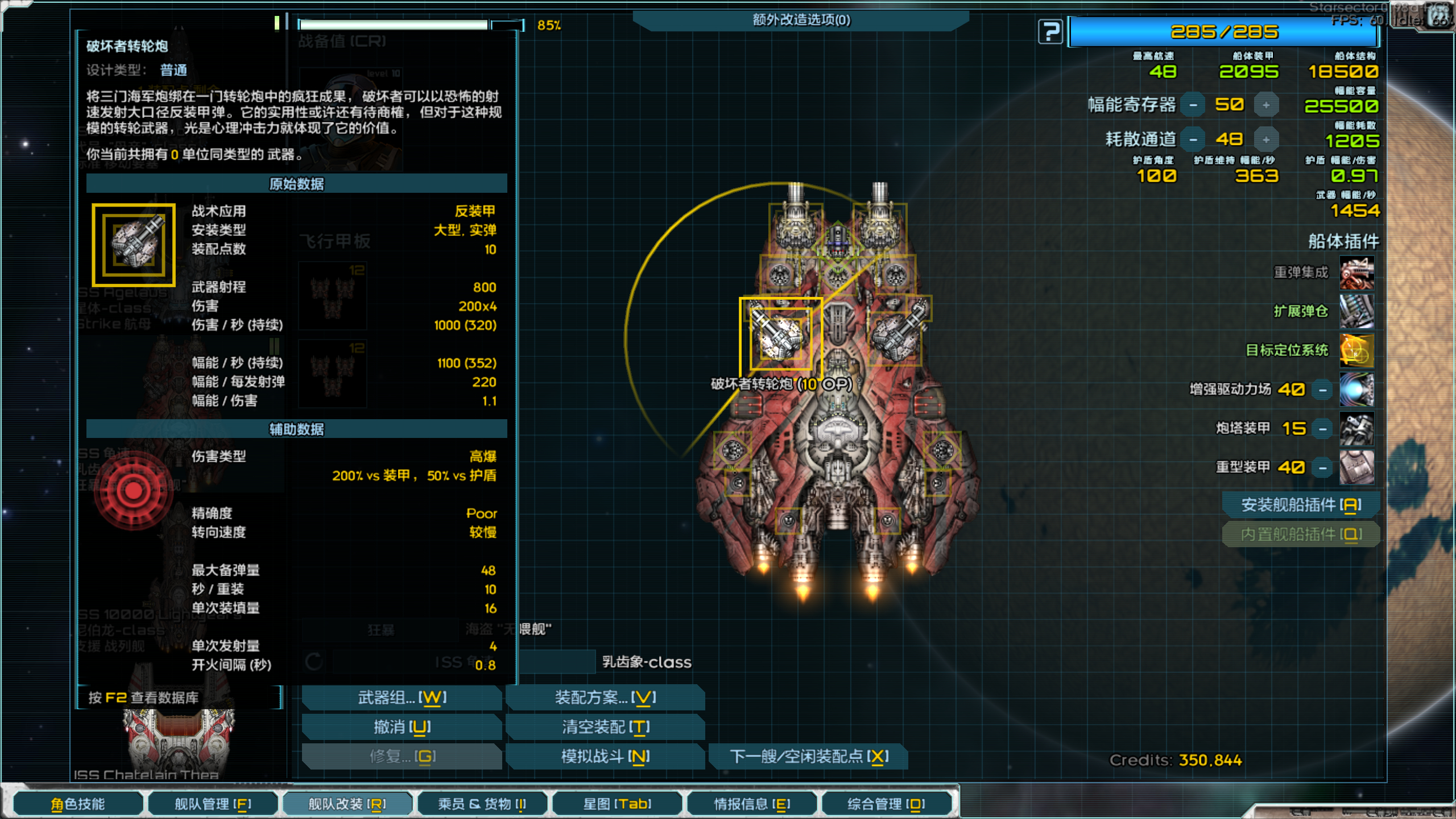Decrease 耗散通道 vents by one
The width and height of the screenshot is (1456, 819).
pyautogui.click(x=1193, y=140)
